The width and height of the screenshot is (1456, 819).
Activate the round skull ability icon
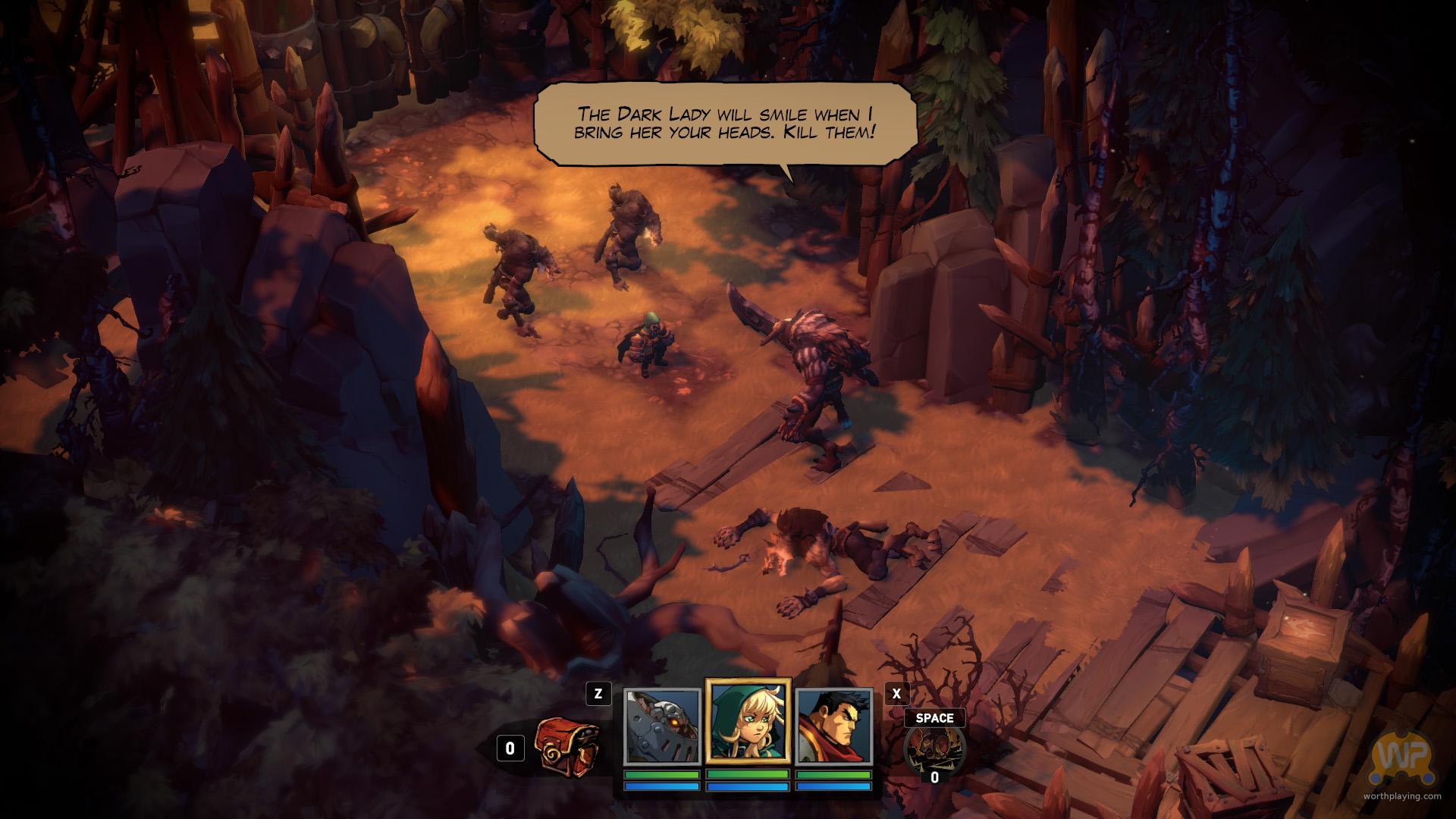[934, 747]
